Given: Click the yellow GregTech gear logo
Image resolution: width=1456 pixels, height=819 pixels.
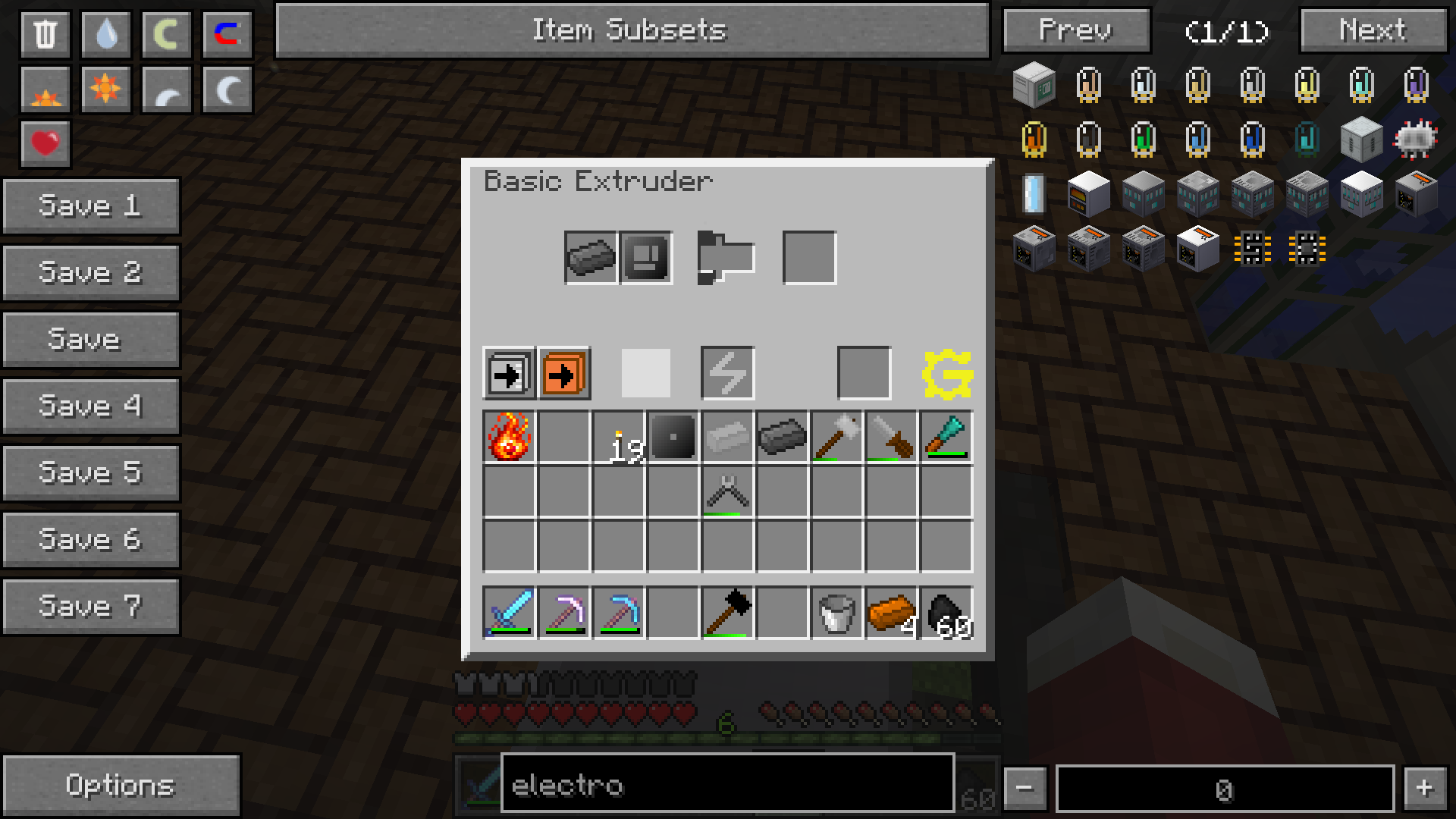Looking at the screenshot, I should 947,374.
